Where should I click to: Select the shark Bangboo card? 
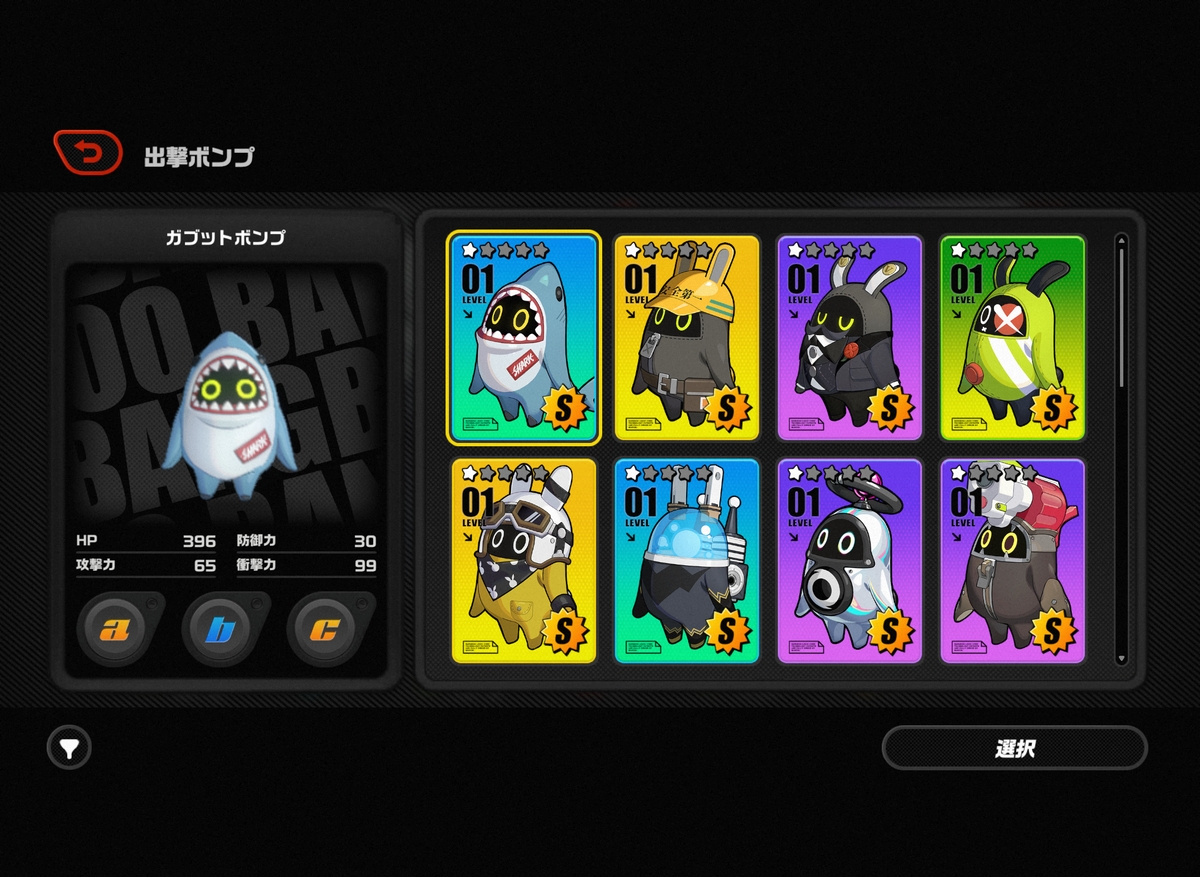pyautogui.click(x=524, y=338)
